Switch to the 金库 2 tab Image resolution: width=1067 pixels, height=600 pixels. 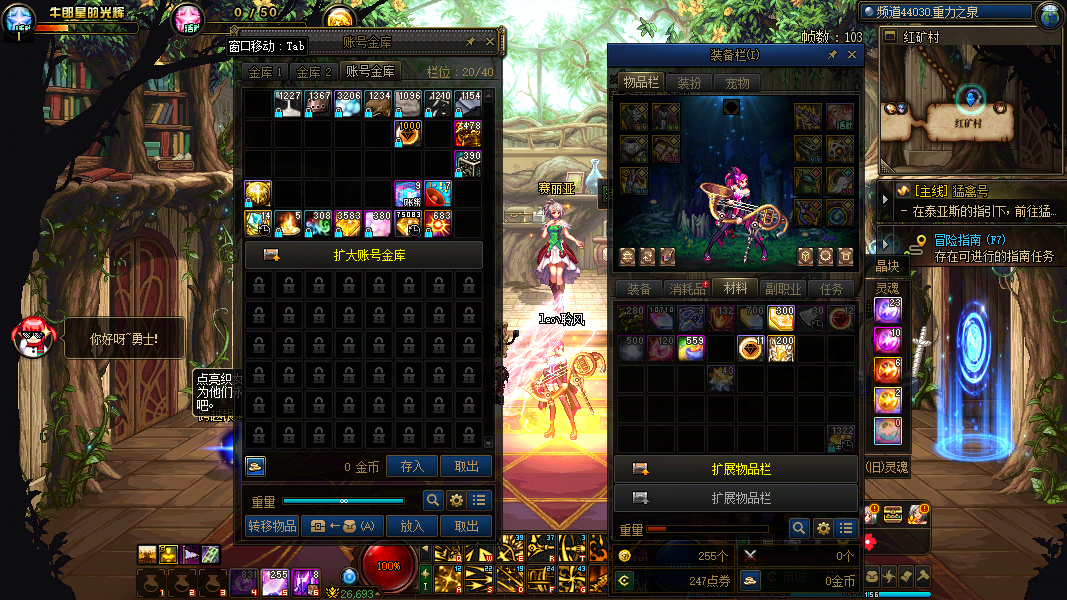[314, 72]
